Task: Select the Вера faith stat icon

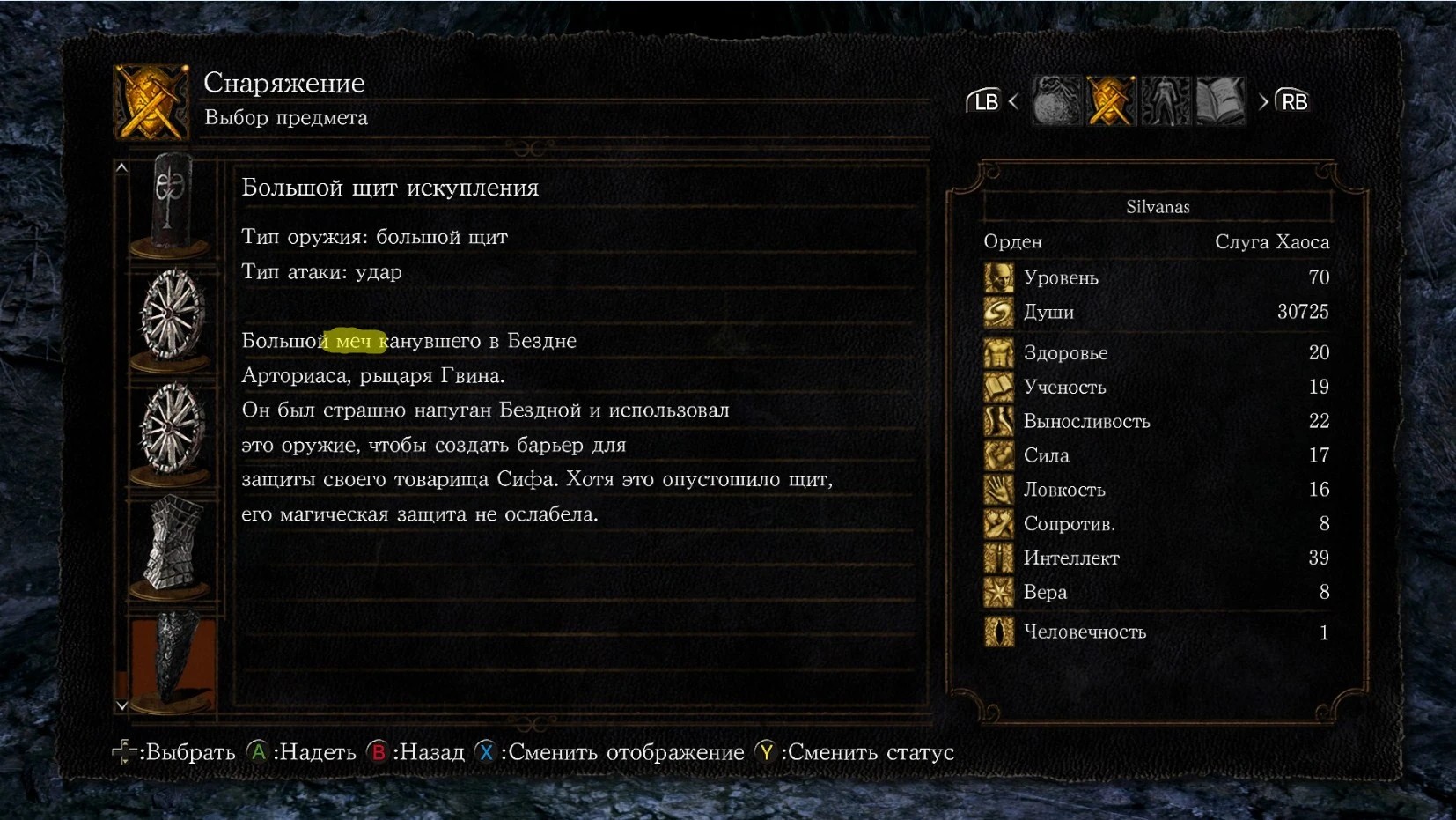Action: click(999, 592)
